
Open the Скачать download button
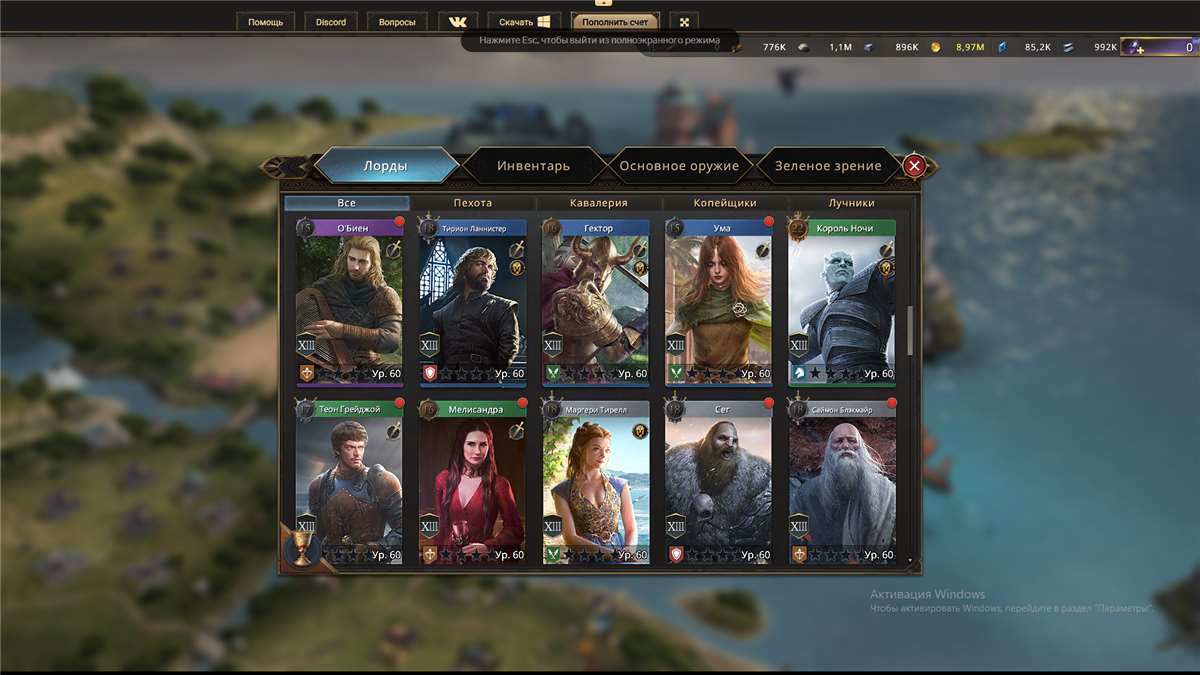524,22
